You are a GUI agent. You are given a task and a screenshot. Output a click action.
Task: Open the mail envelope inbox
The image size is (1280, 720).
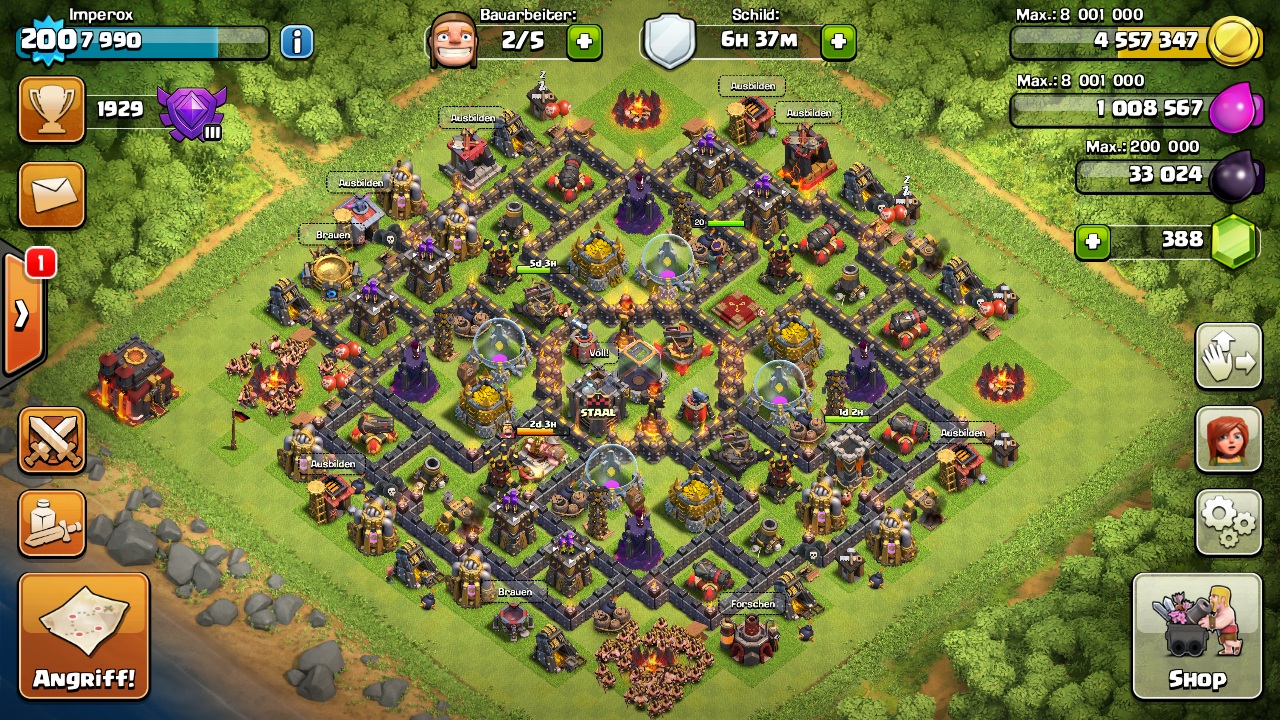52,194
